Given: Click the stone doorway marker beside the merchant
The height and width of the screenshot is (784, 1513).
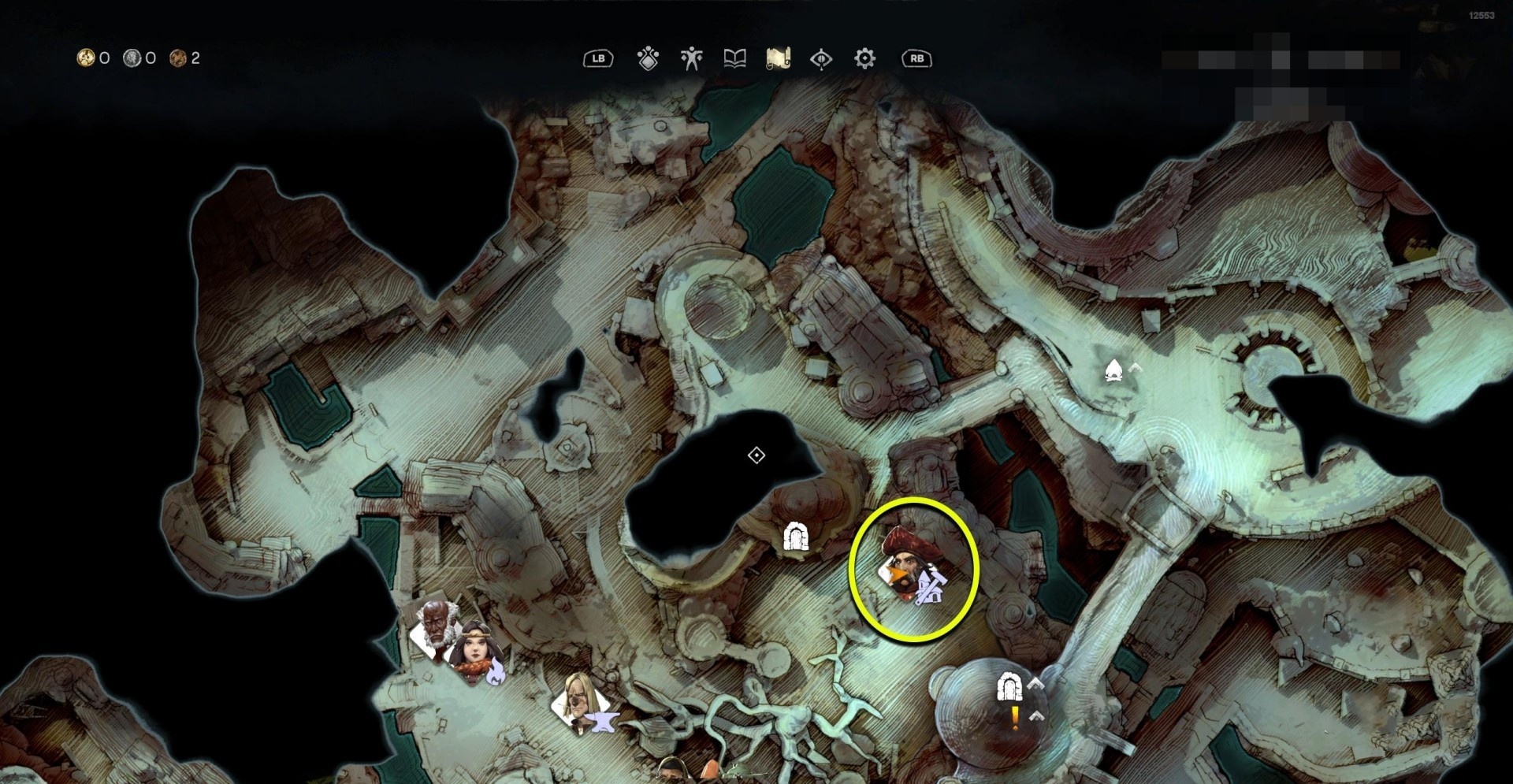Looking at the screenshot, I should pos(796,537).
